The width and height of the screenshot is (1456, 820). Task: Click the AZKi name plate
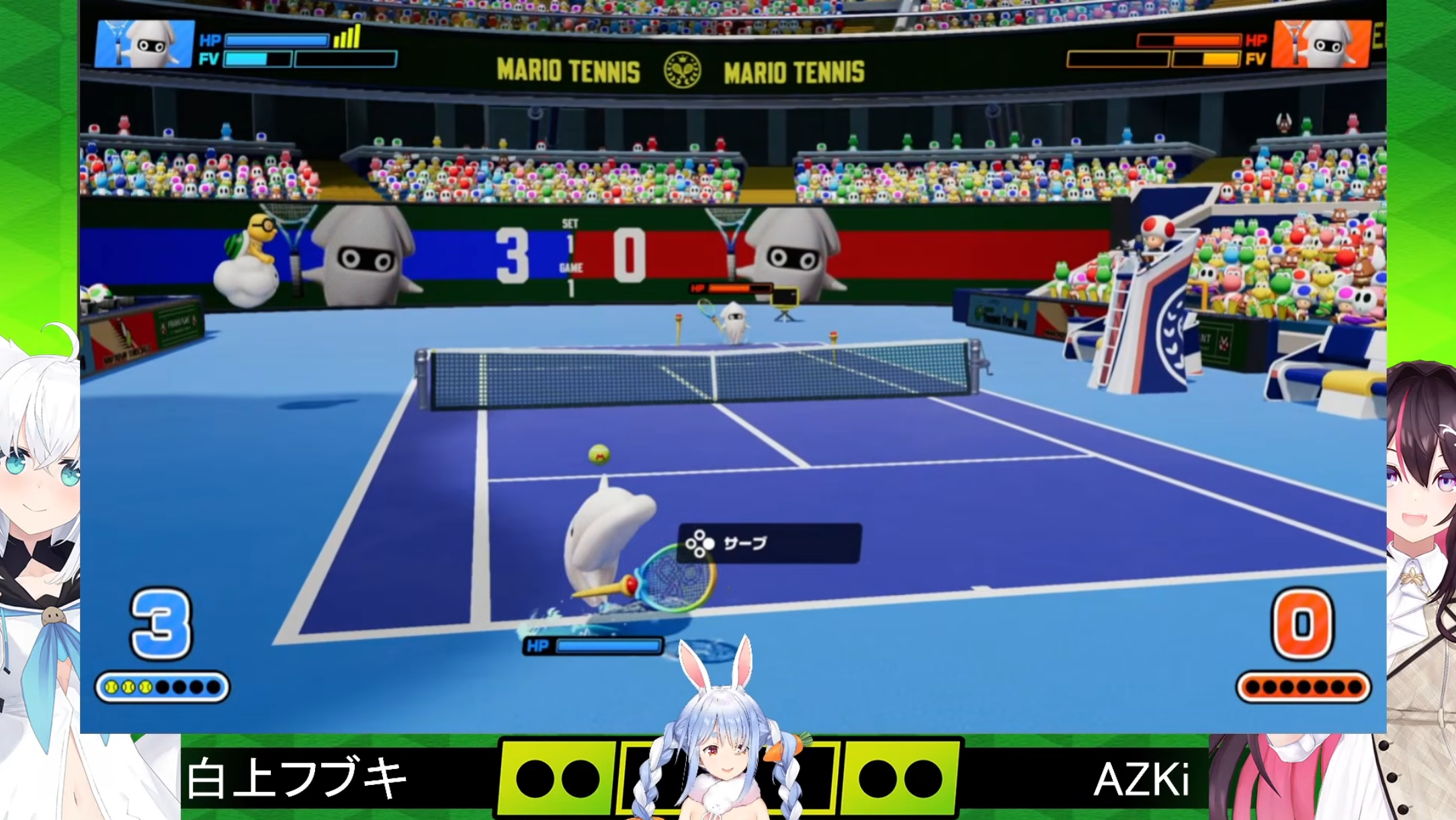coord(1141,780)
